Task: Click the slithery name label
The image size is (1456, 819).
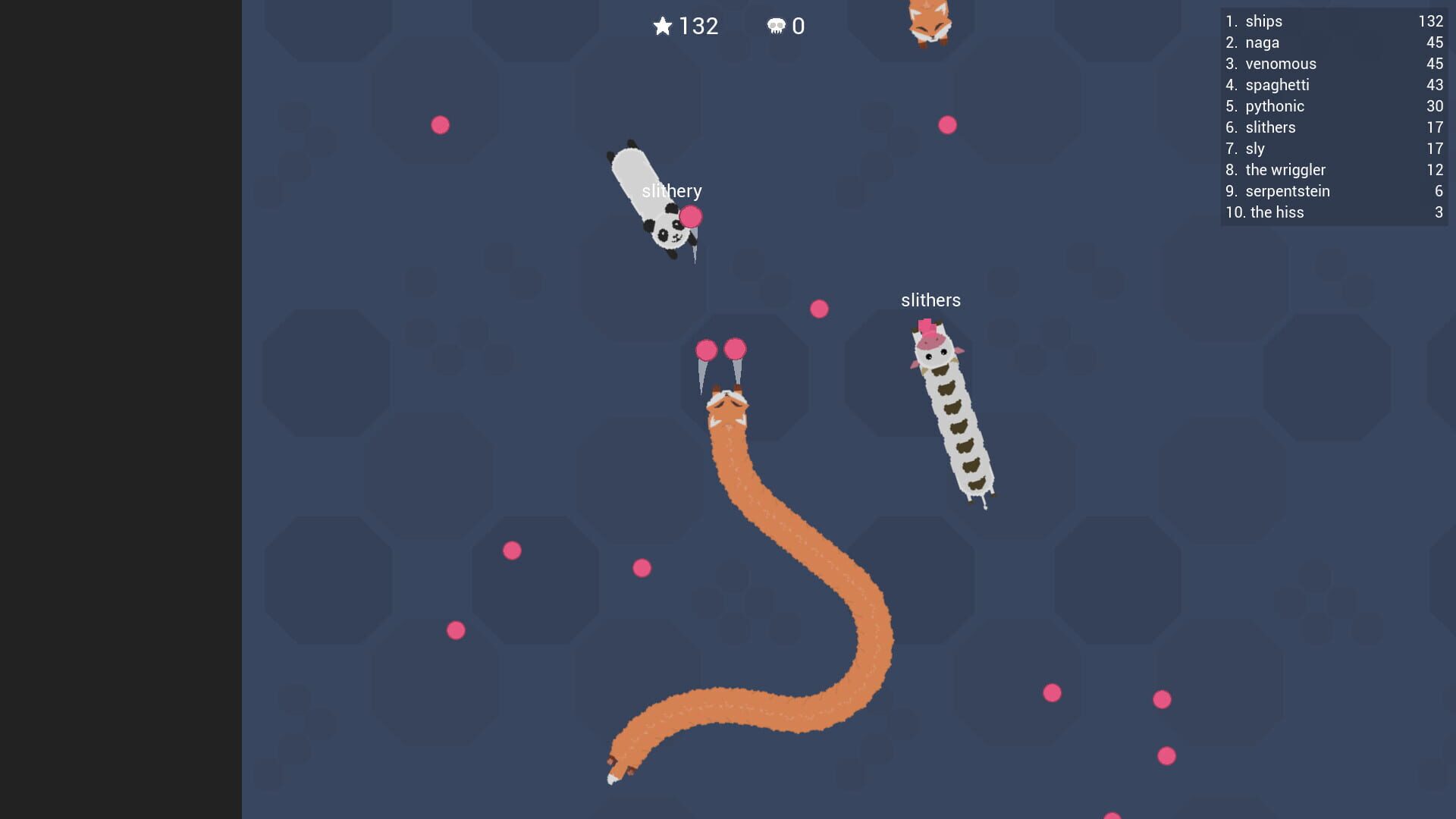Action: [x=673, y=191]
